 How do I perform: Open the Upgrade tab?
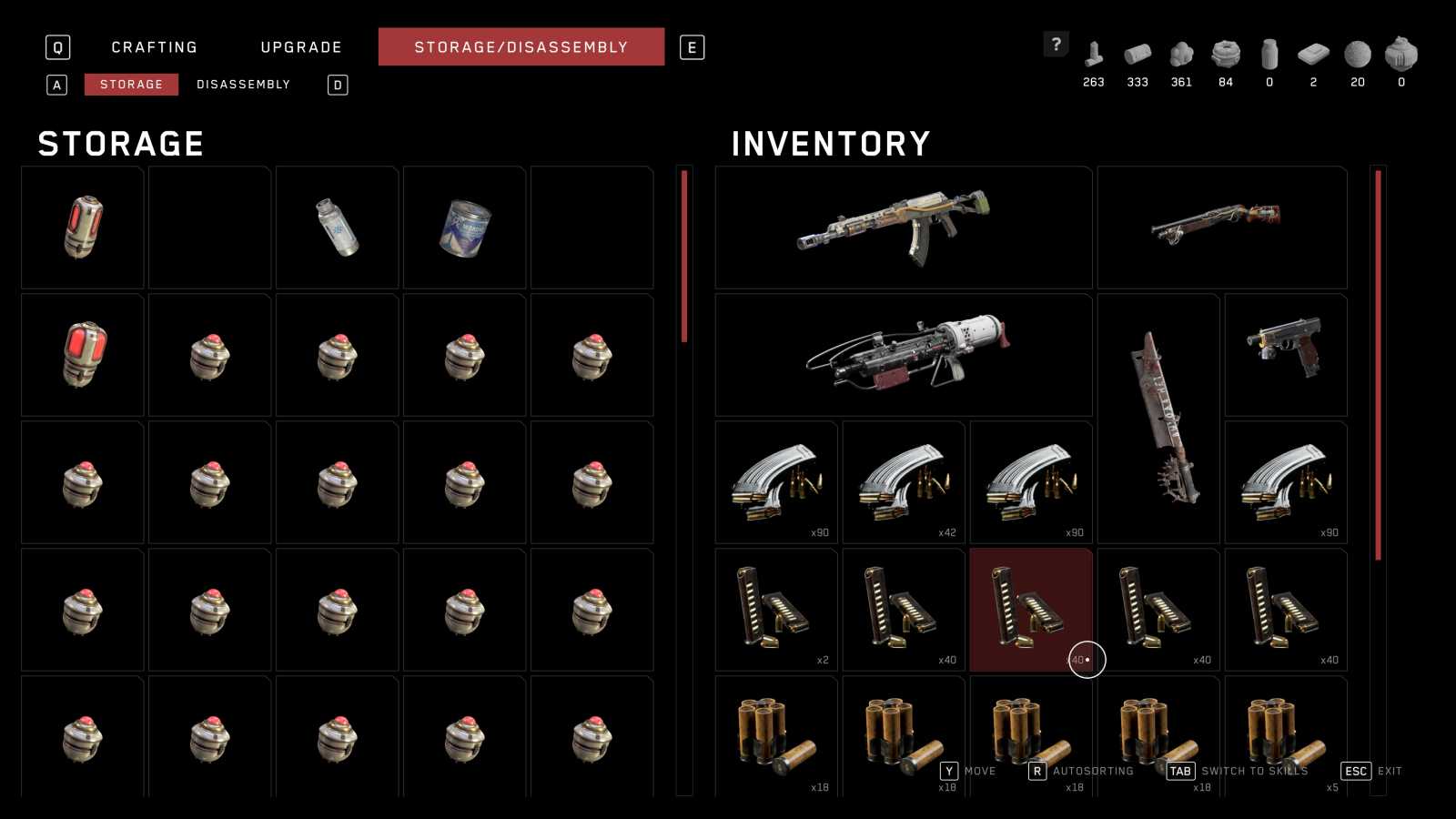pos(301,47)
